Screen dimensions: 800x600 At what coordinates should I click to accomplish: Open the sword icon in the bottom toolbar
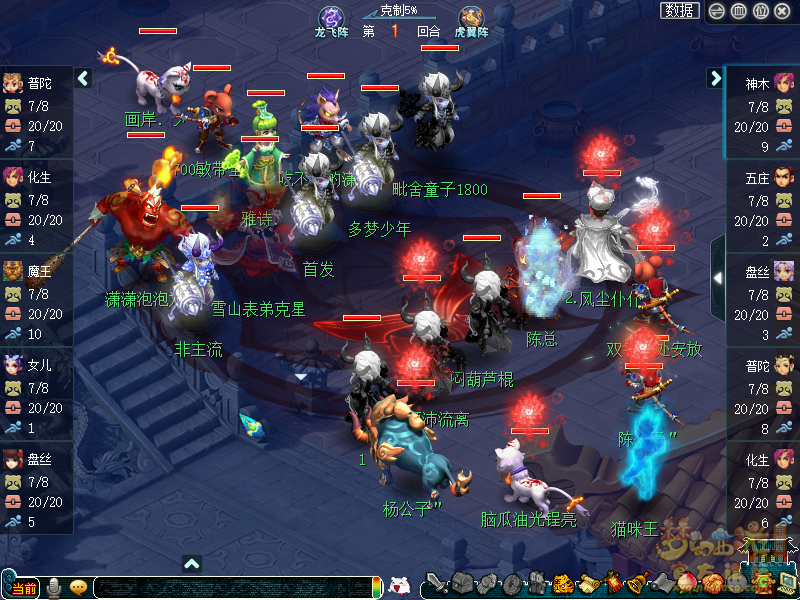[436, 584]
